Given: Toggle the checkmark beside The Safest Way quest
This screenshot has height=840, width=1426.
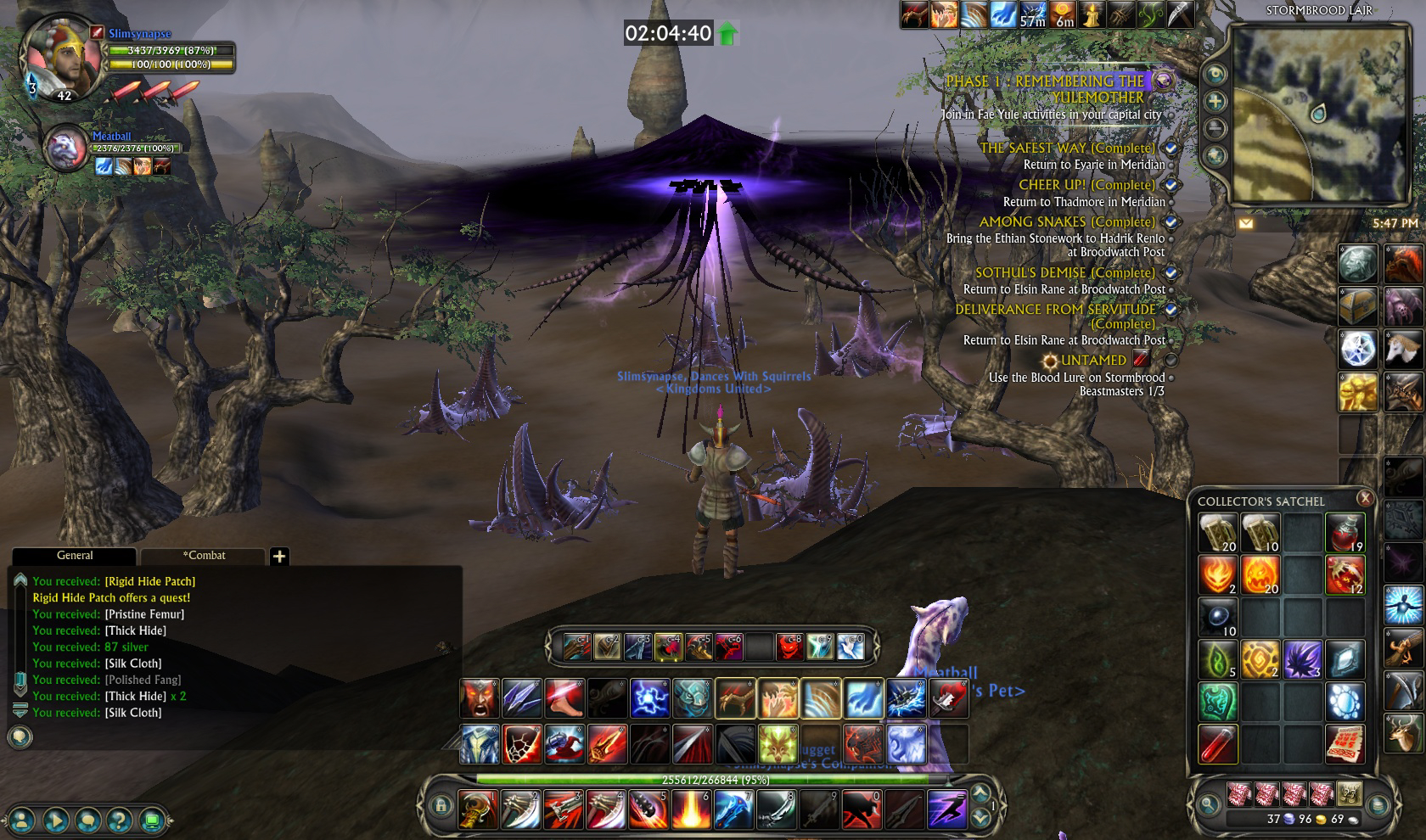Looking at the screenshot, I should click(1171, 149).
